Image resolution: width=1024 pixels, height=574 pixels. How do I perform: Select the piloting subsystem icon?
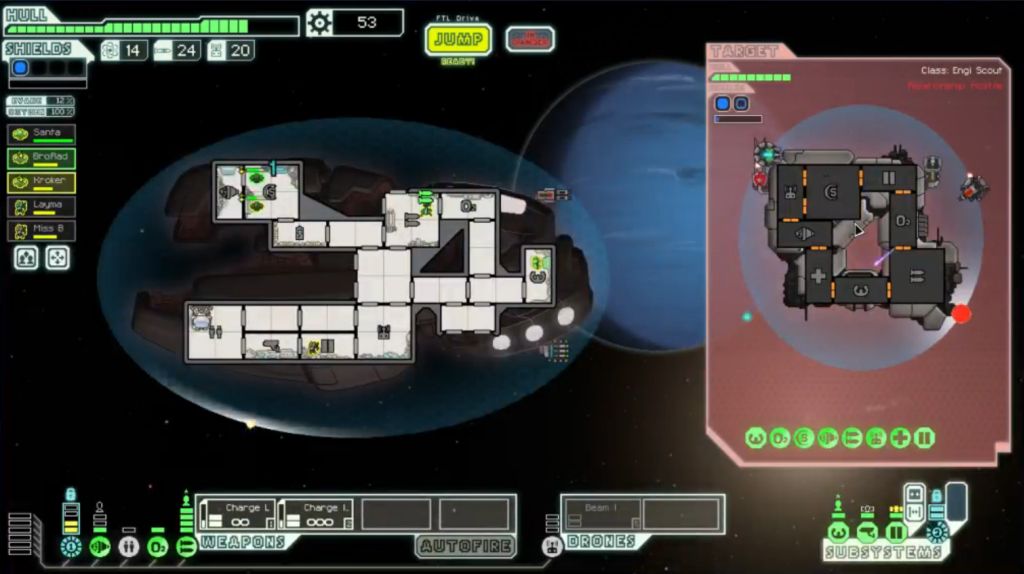pos(839,532)
